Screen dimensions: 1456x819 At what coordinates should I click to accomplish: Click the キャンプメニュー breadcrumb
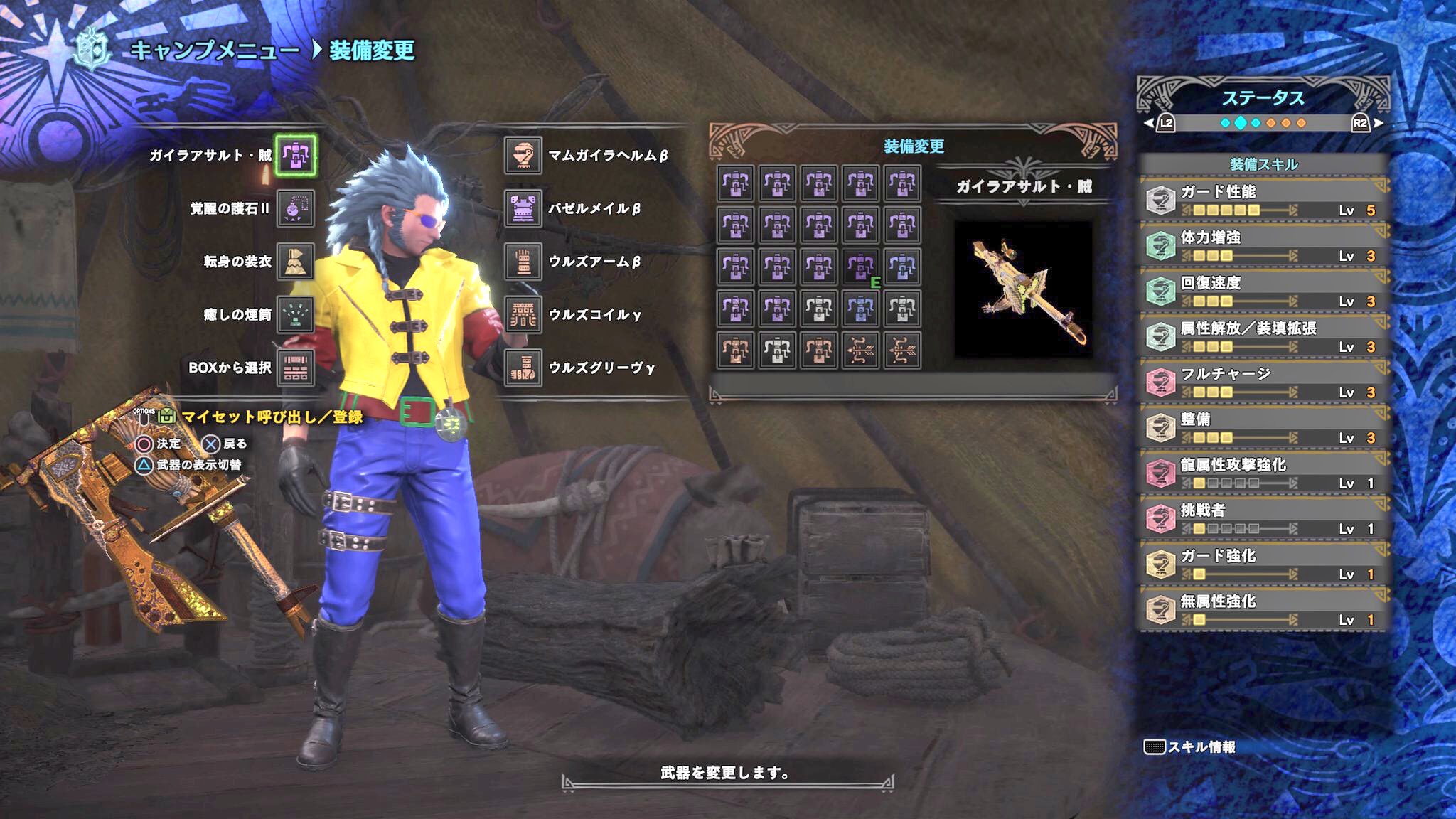point(210,50)
